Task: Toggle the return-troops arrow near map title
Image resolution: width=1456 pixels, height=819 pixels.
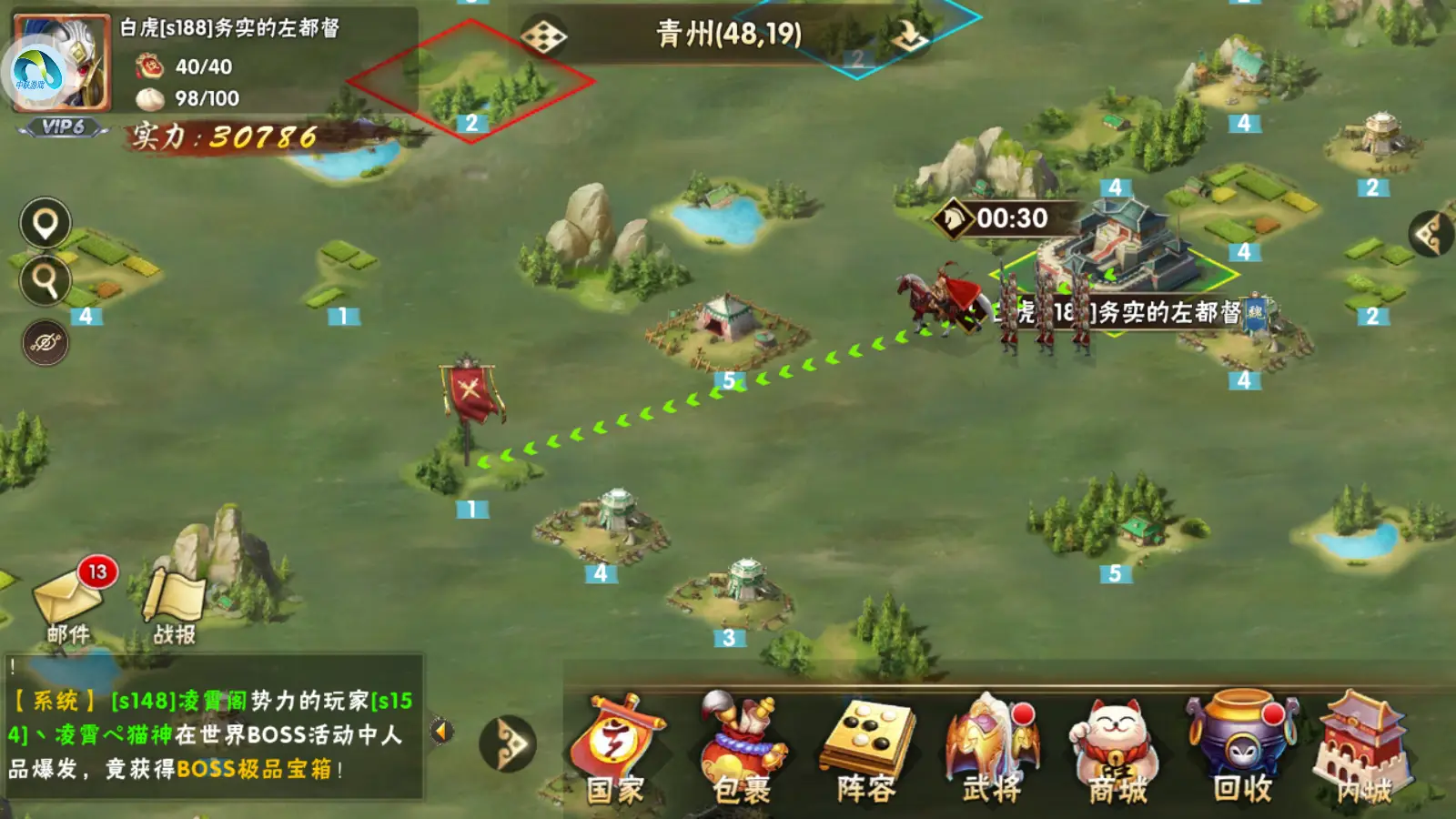Action: click(909, 34)
